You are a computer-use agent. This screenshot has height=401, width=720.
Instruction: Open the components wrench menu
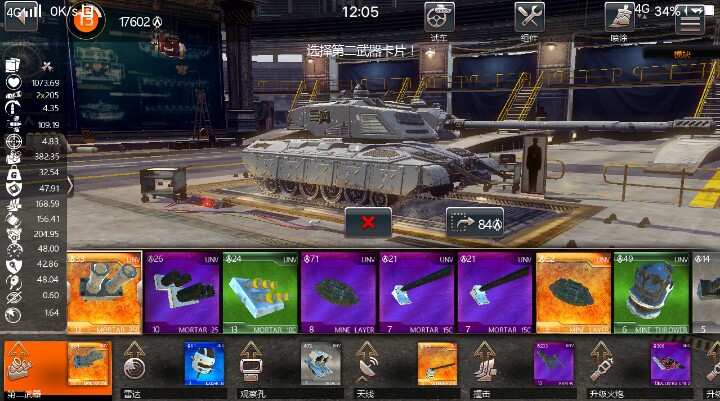click(x=529, y=17)
